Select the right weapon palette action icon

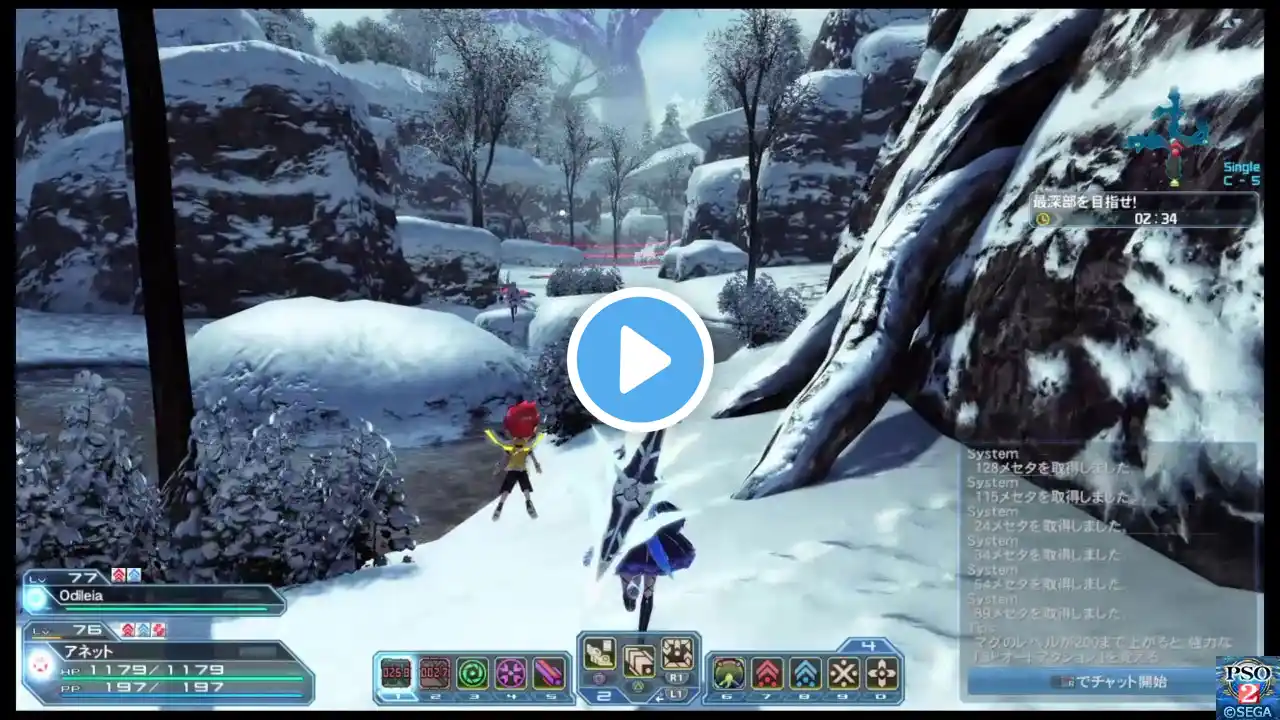point(677,653)
